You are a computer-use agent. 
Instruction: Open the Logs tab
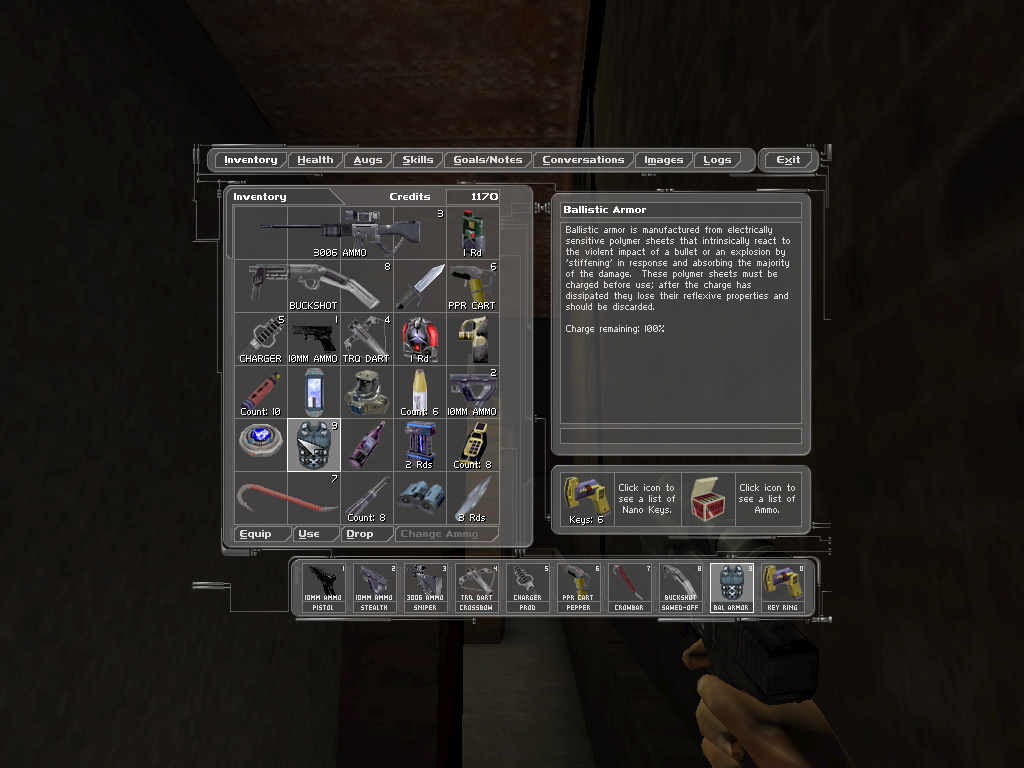(x=717, y=160)
